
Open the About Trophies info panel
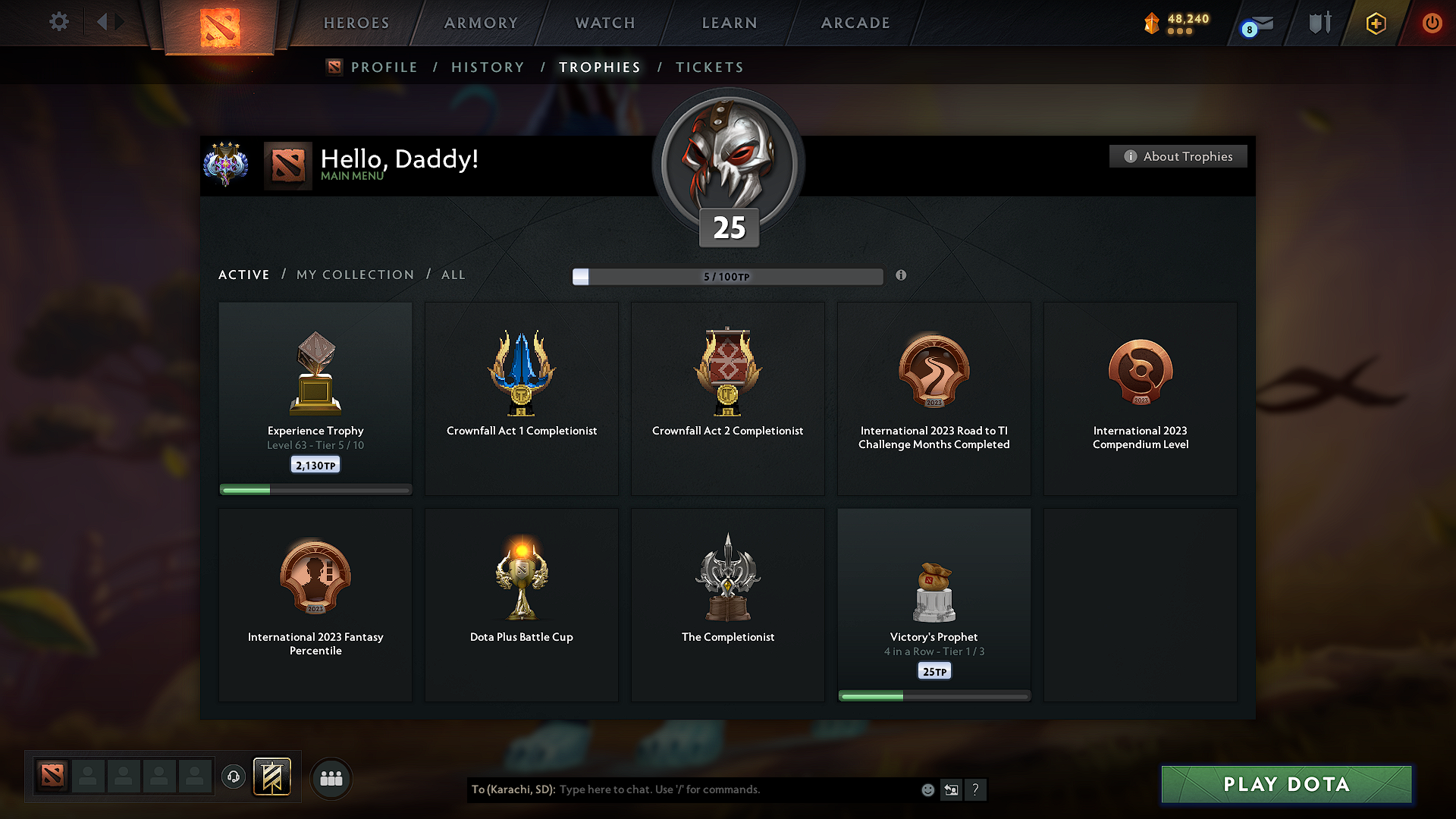pos(1178,156)
